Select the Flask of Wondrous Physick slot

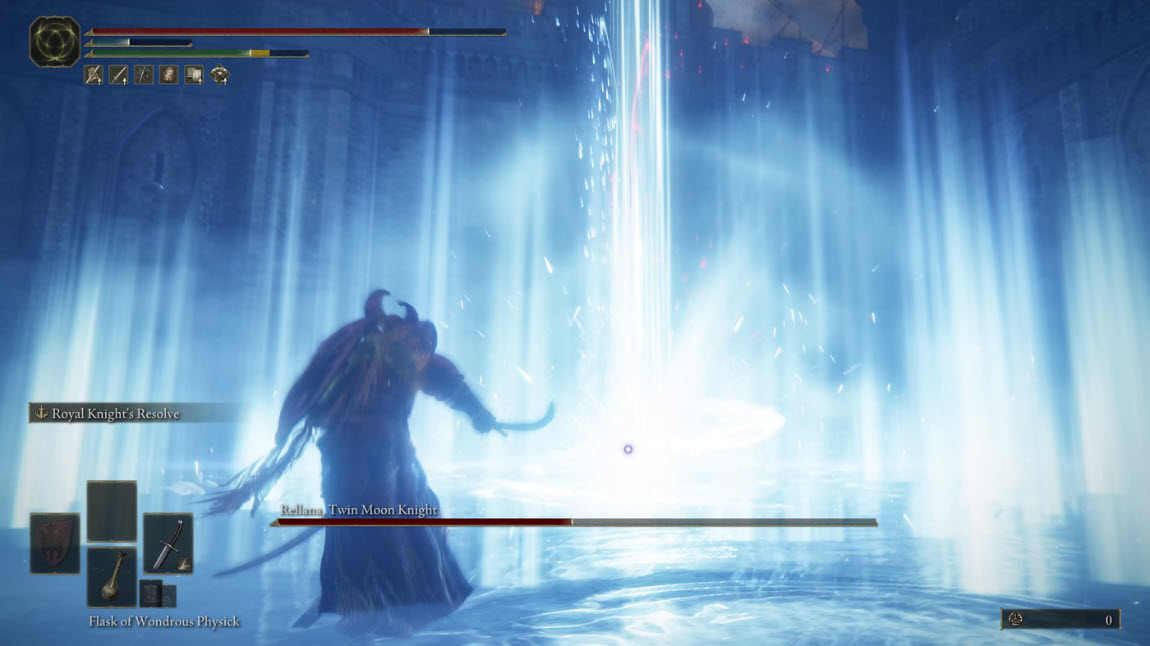(112, 576)
